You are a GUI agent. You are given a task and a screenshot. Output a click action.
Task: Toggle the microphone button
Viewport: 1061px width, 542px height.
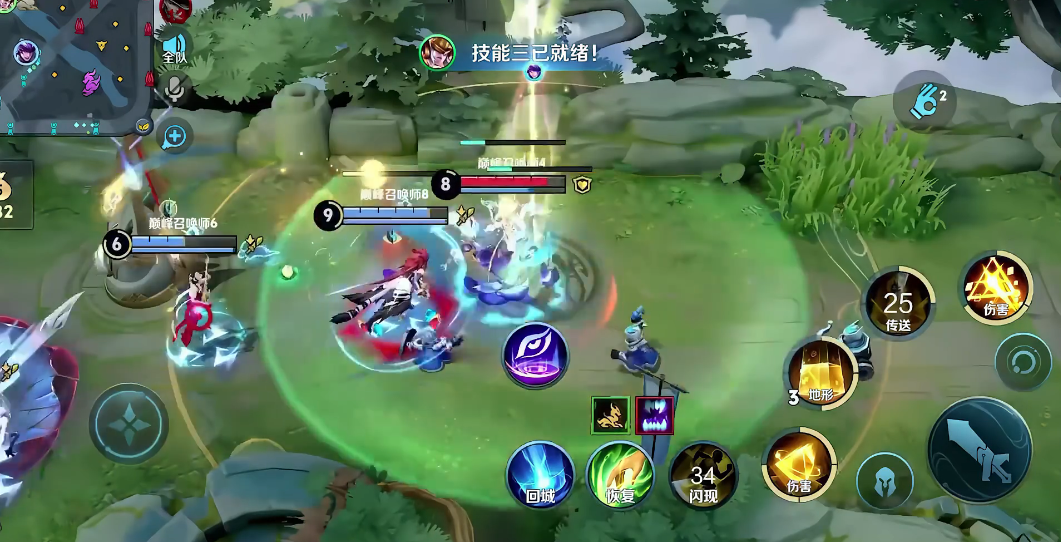coord(175,90)
